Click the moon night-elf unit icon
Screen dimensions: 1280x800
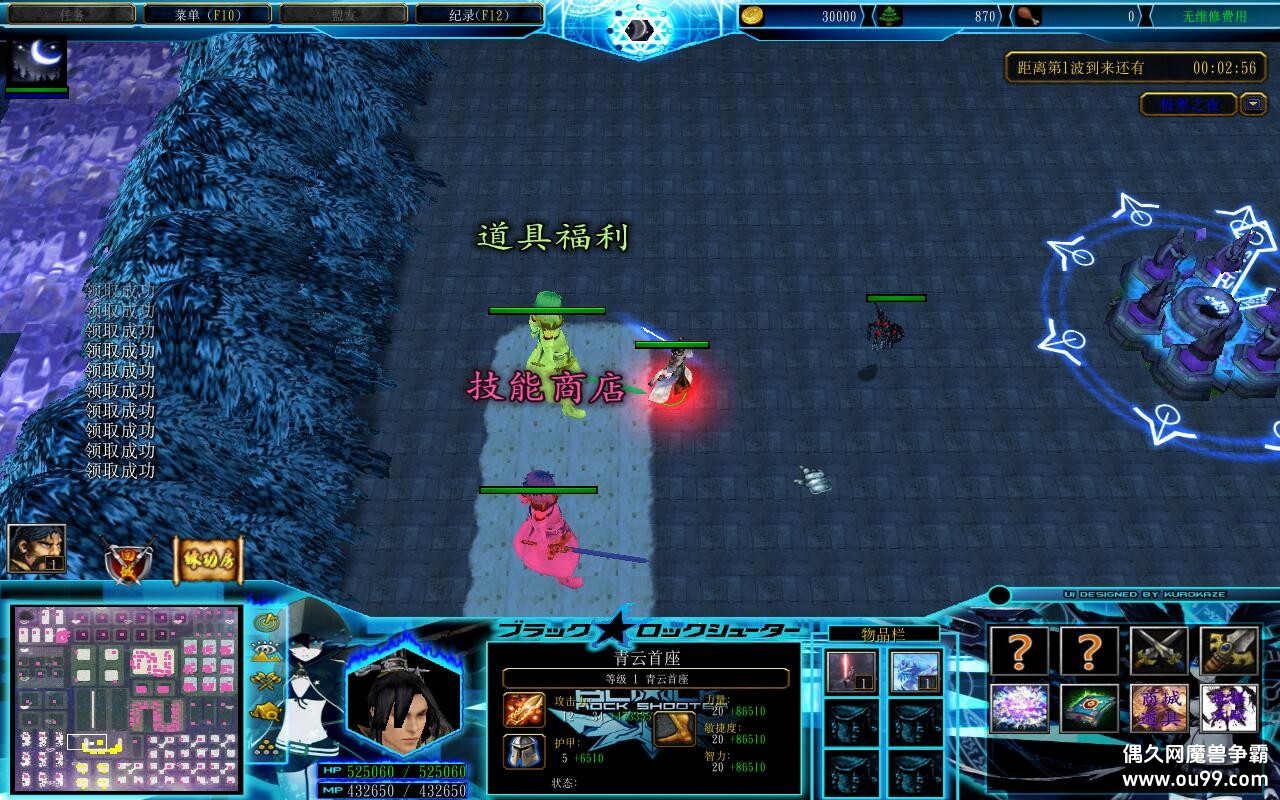pyautogui.click(x=37, y=61)
